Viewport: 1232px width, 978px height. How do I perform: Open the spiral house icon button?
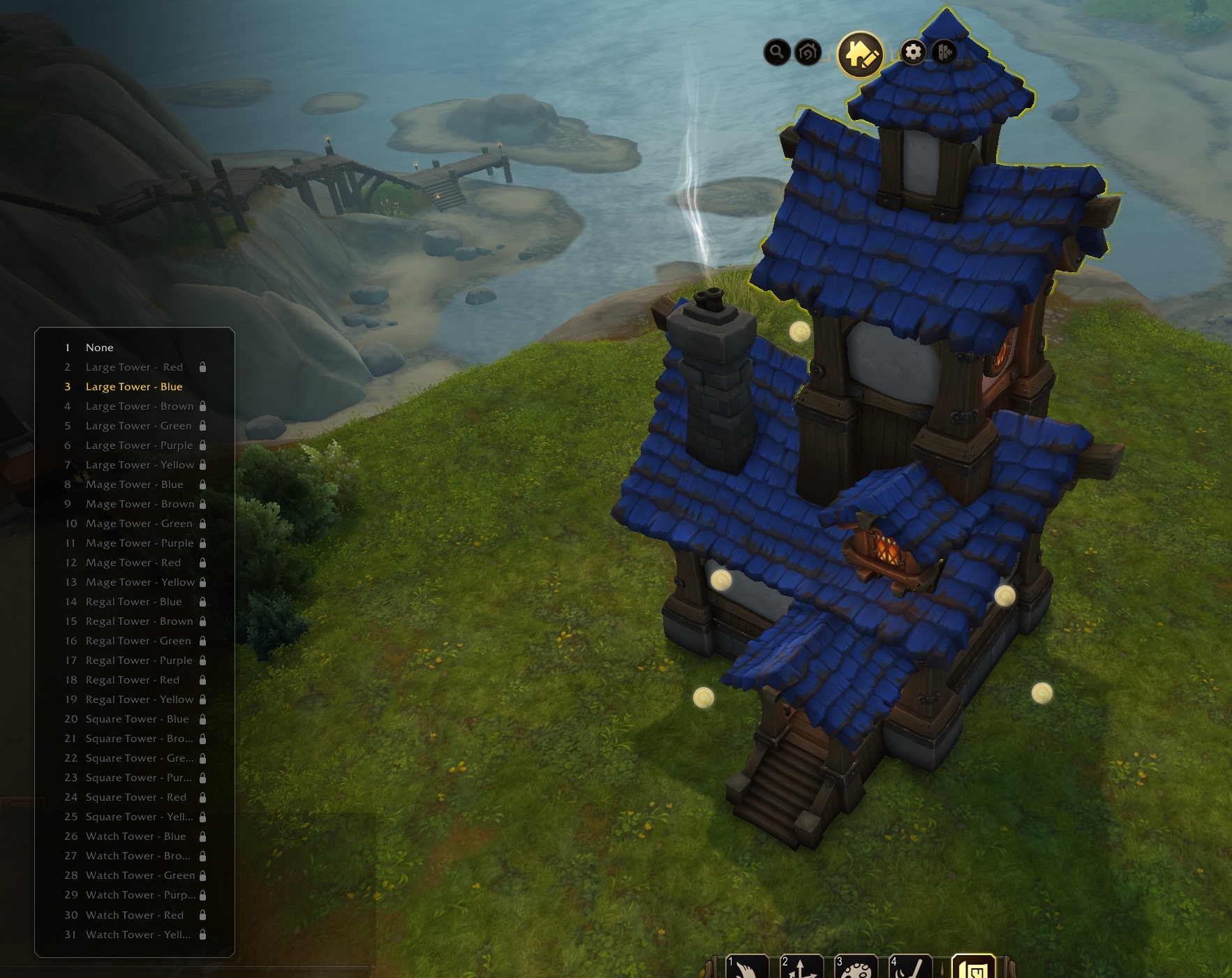[808, 52]
